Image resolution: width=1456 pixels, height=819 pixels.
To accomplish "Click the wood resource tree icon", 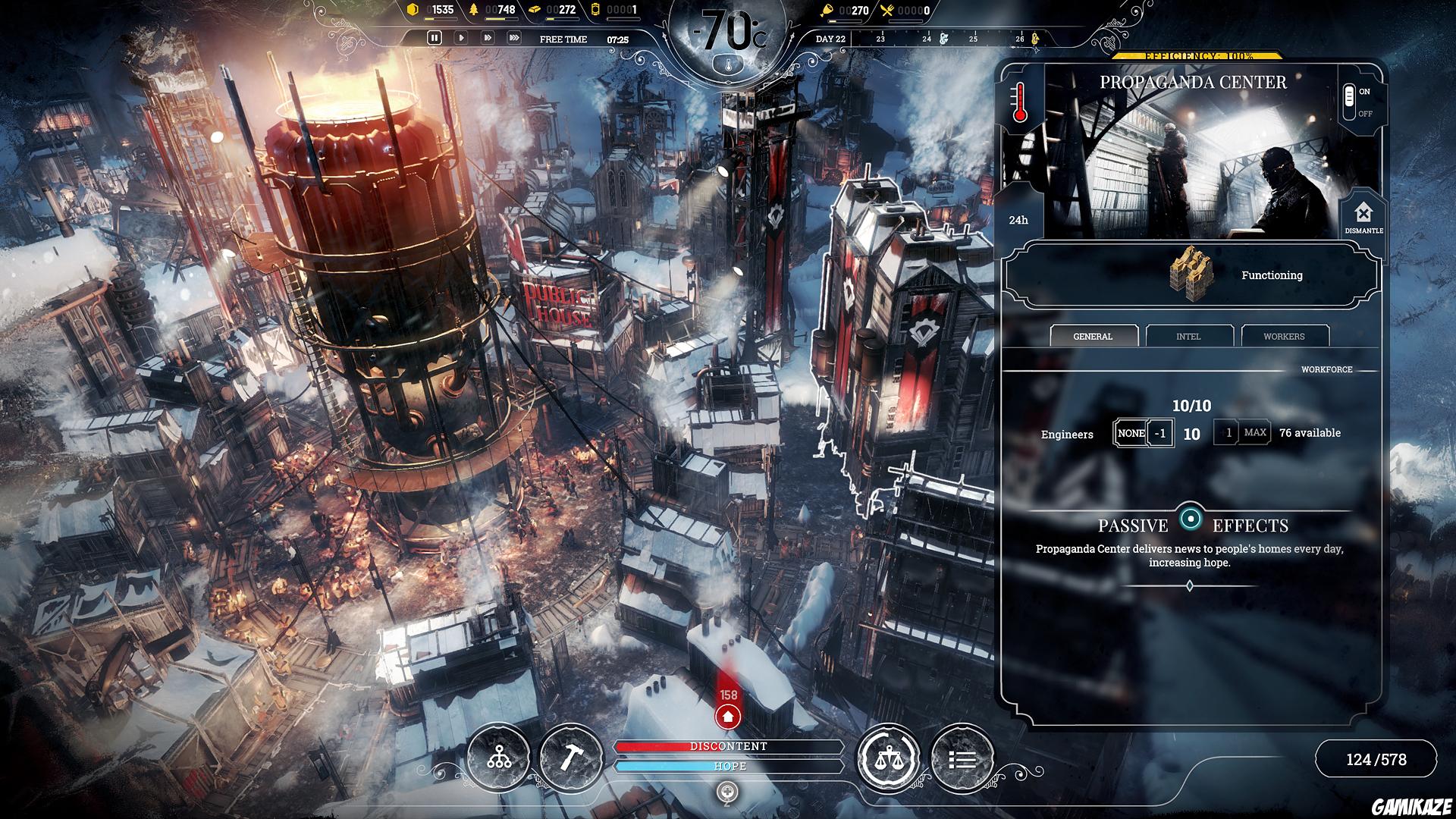I will [474, 11].
